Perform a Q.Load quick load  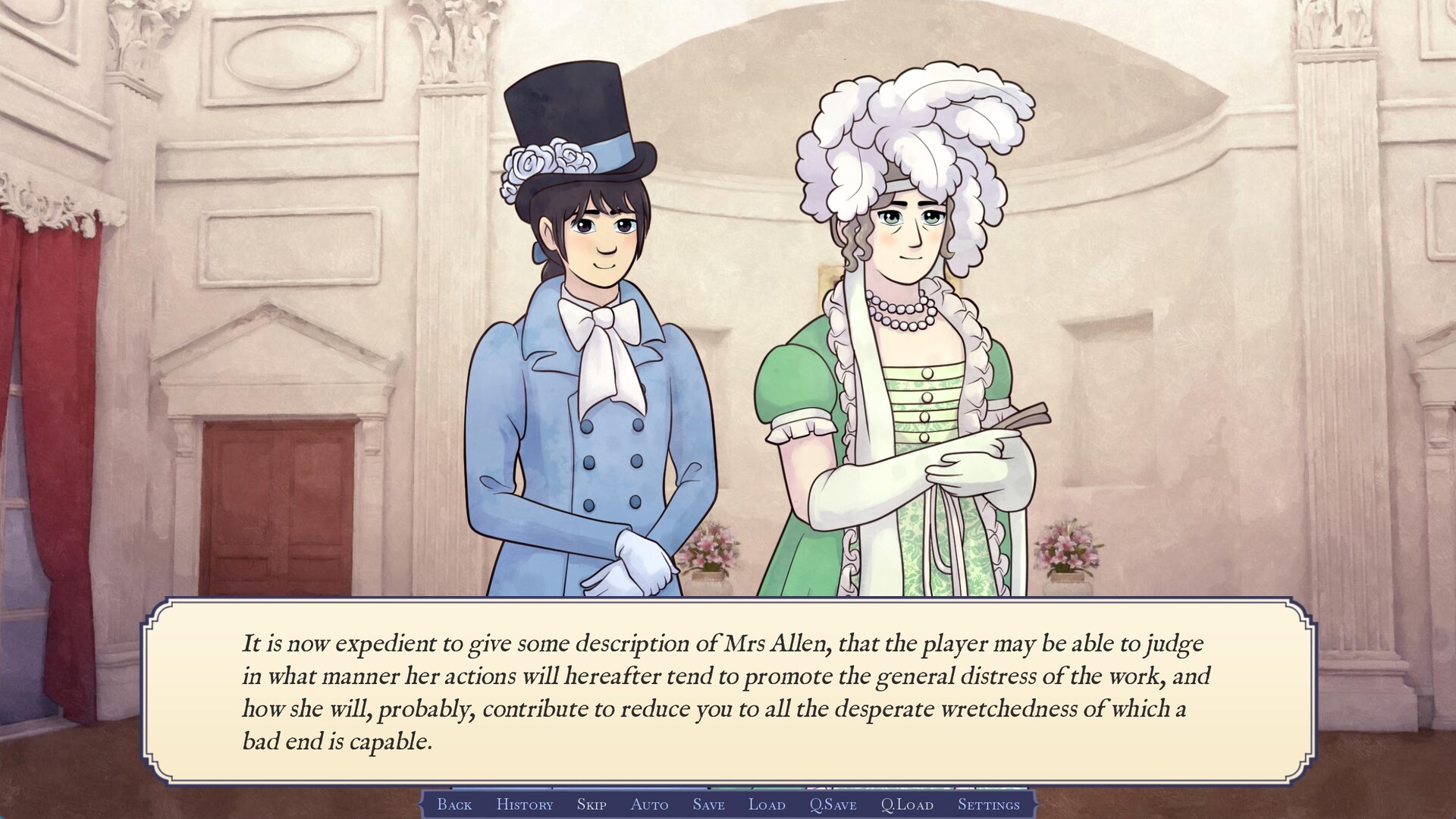click(x=906, y=805)
